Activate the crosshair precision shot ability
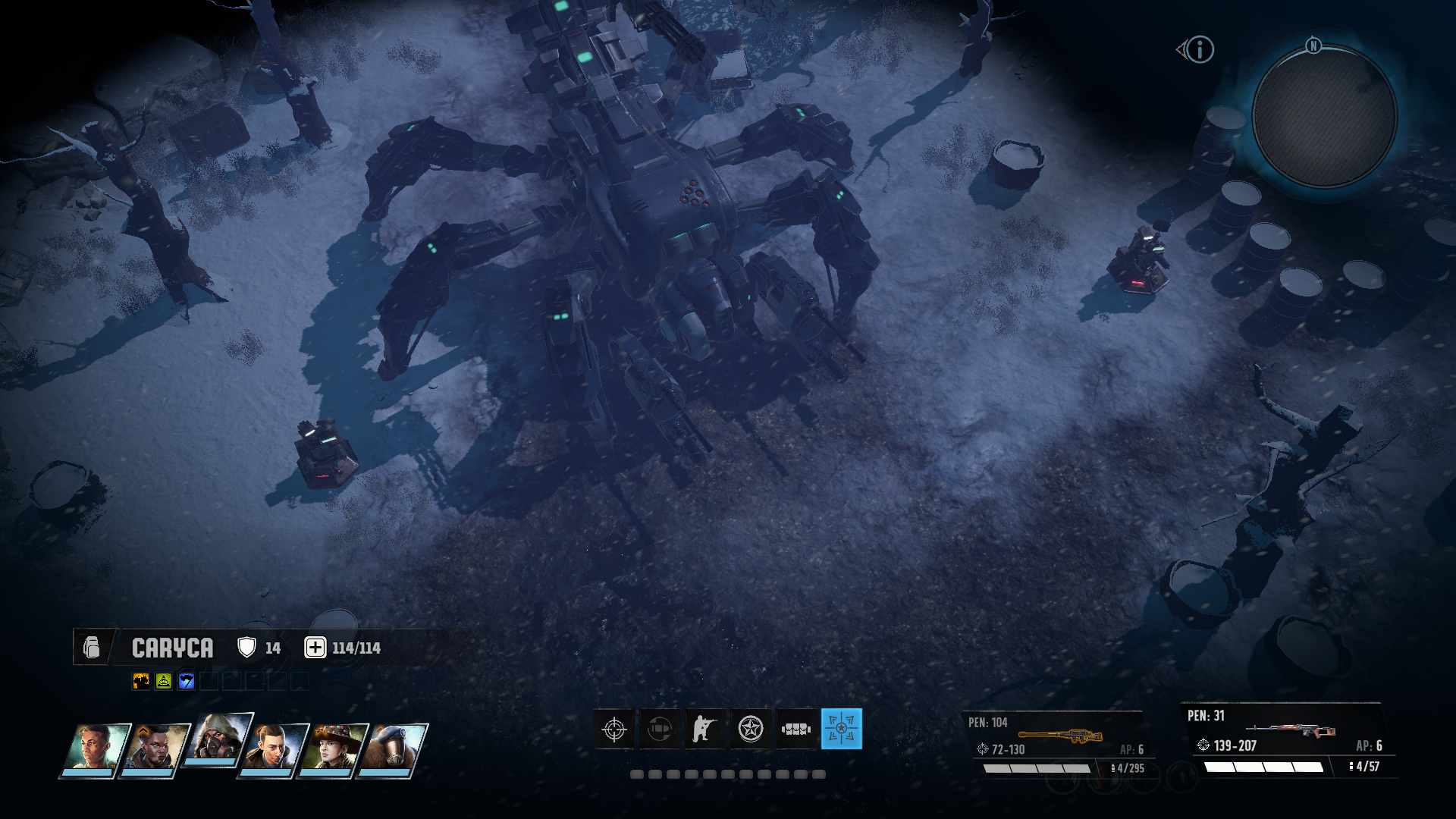This screenshot has width=1456, height=819. point(614,730)
